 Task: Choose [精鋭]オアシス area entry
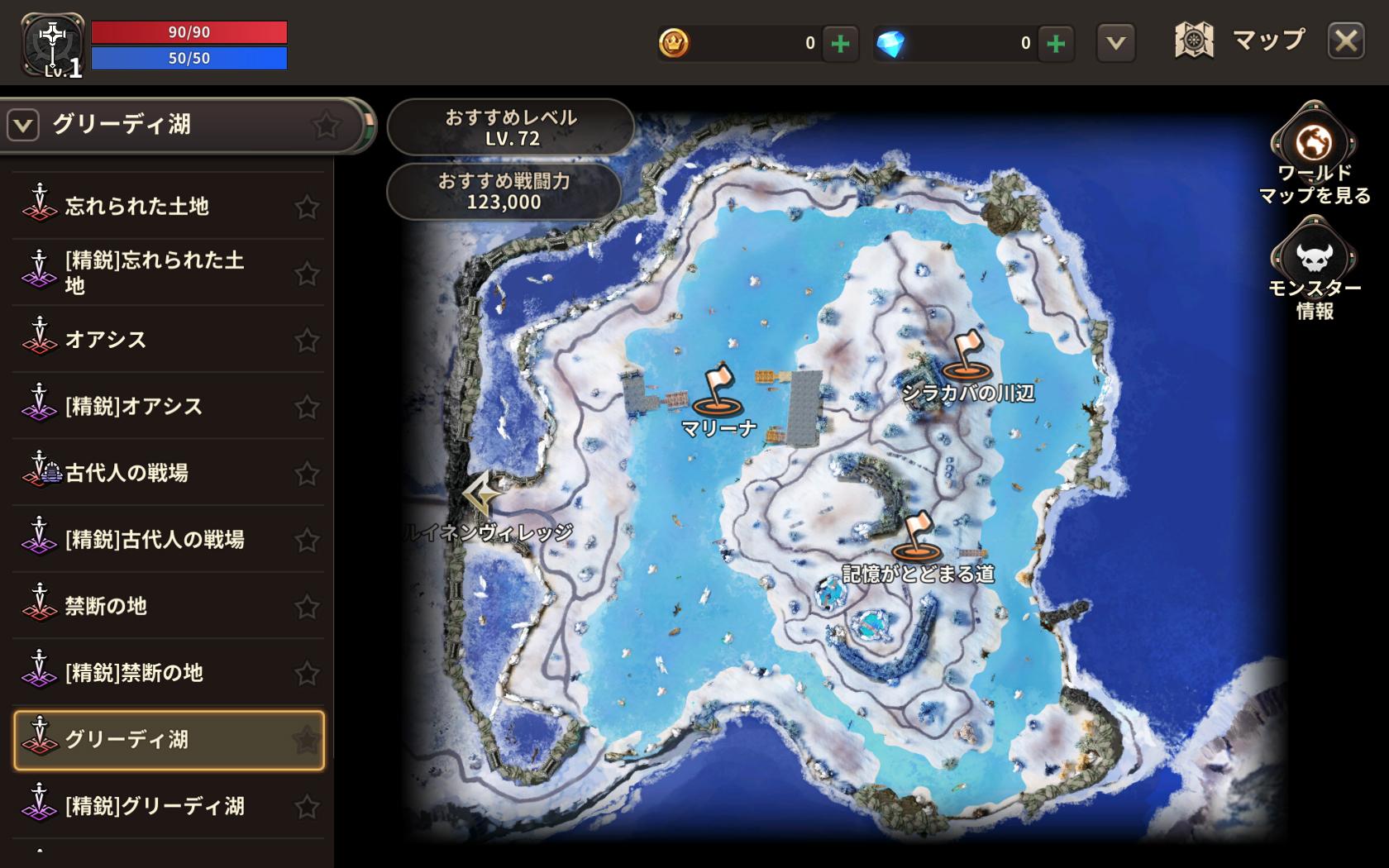[x=134, y=406]
